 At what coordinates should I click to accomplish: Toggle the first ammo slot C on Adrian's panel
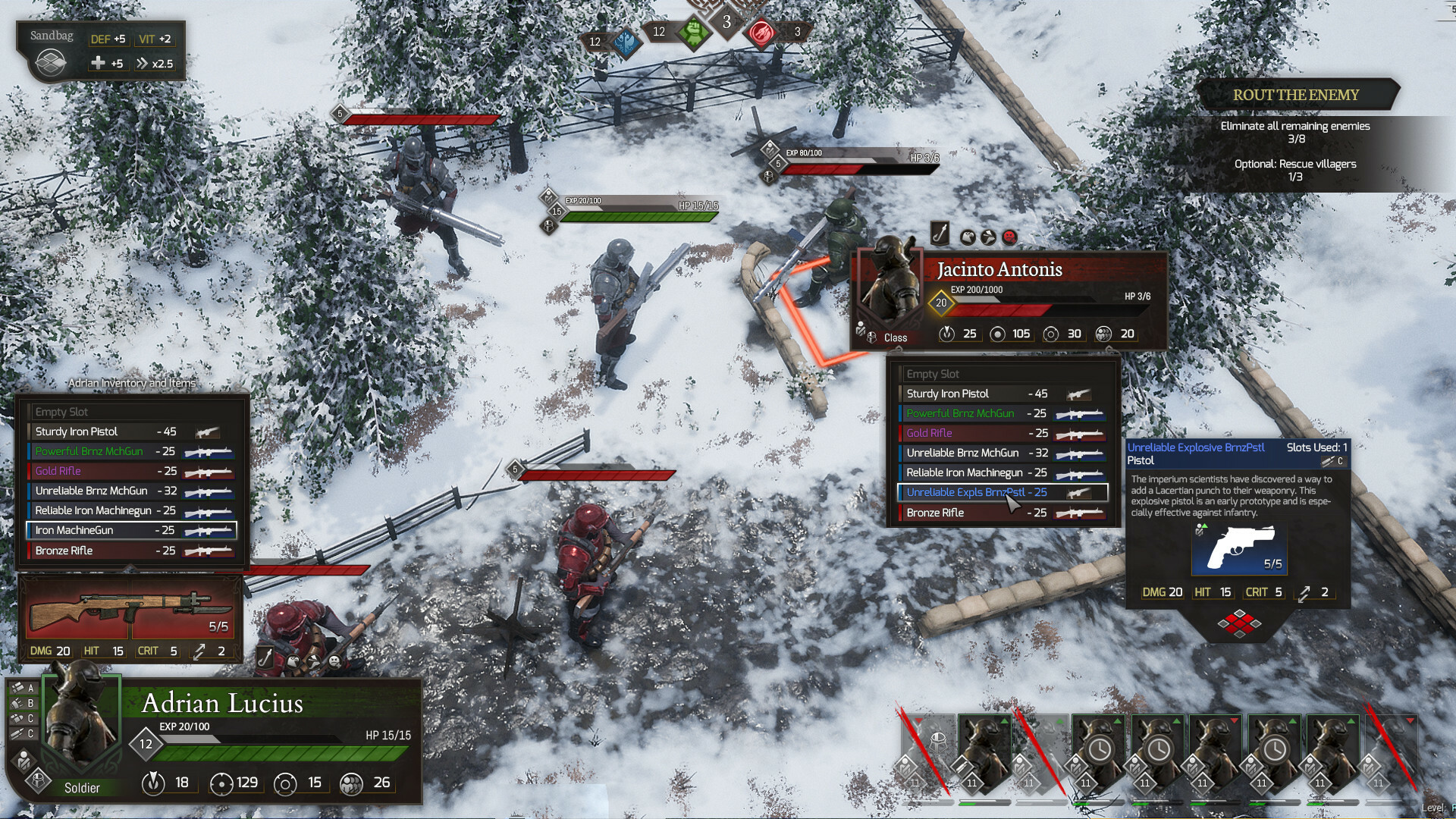23,718
